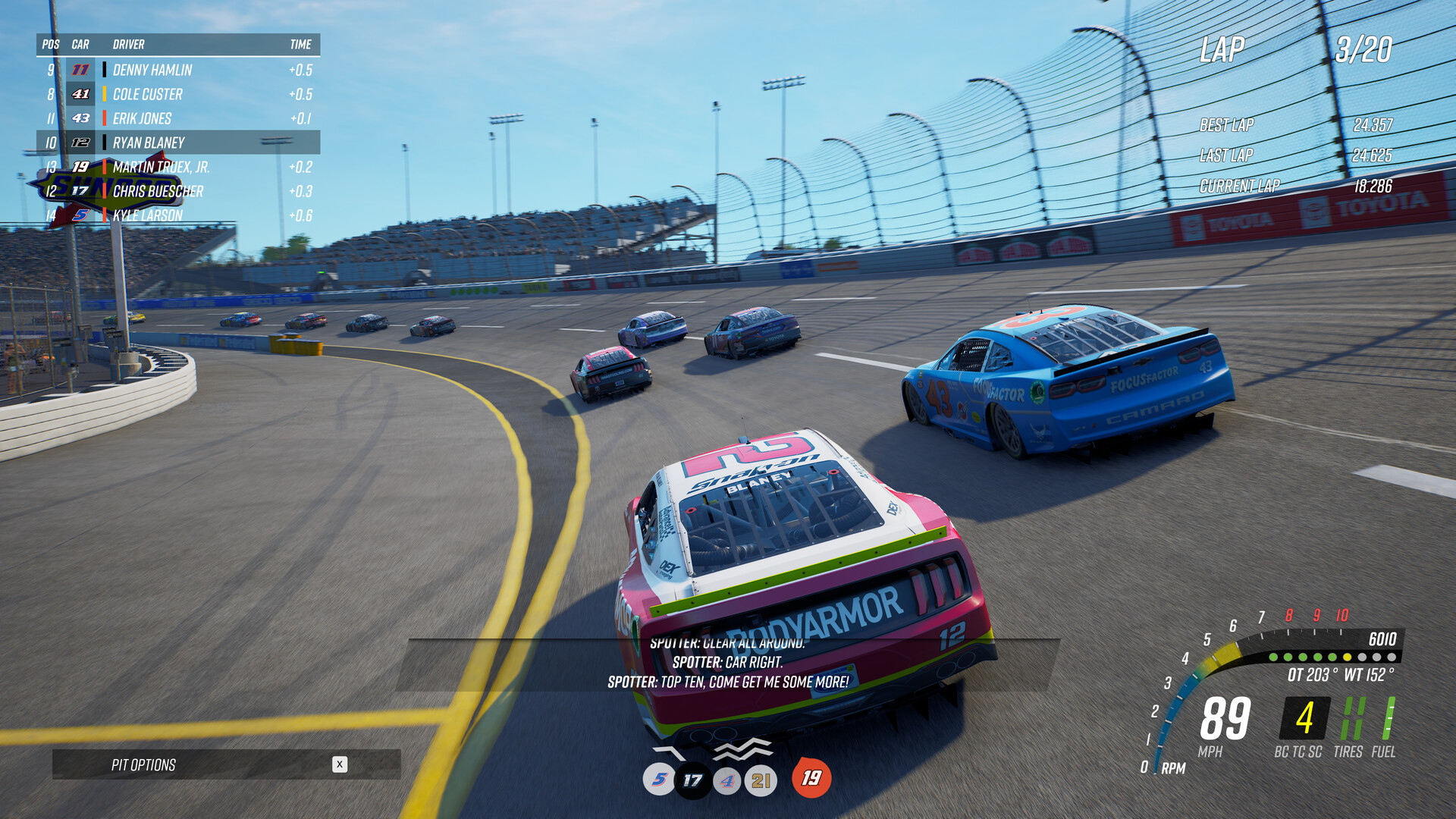Click the #17 car number icon
The width and height of the screenshot is (1456, 819).
pos(691,778)
